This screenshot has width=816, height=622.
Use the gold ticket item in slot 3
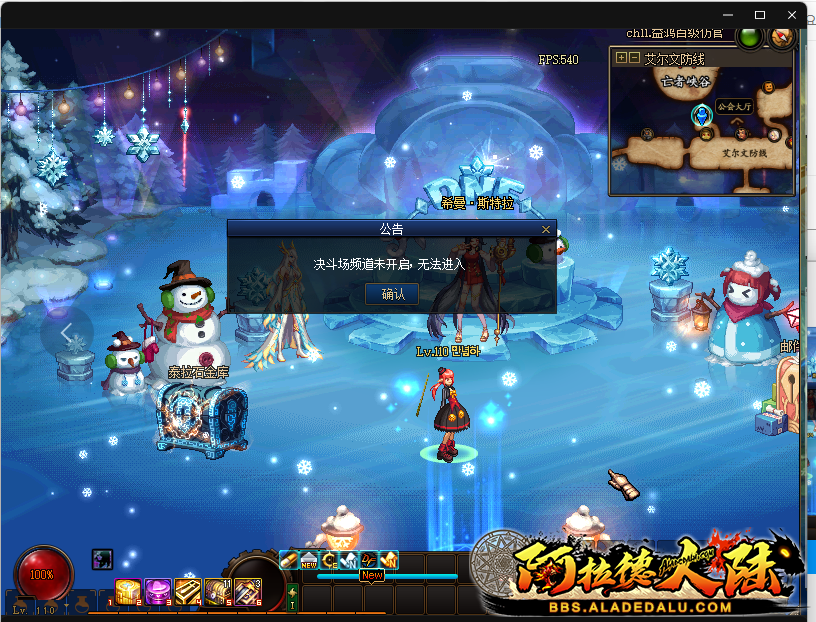coord(187,592)
